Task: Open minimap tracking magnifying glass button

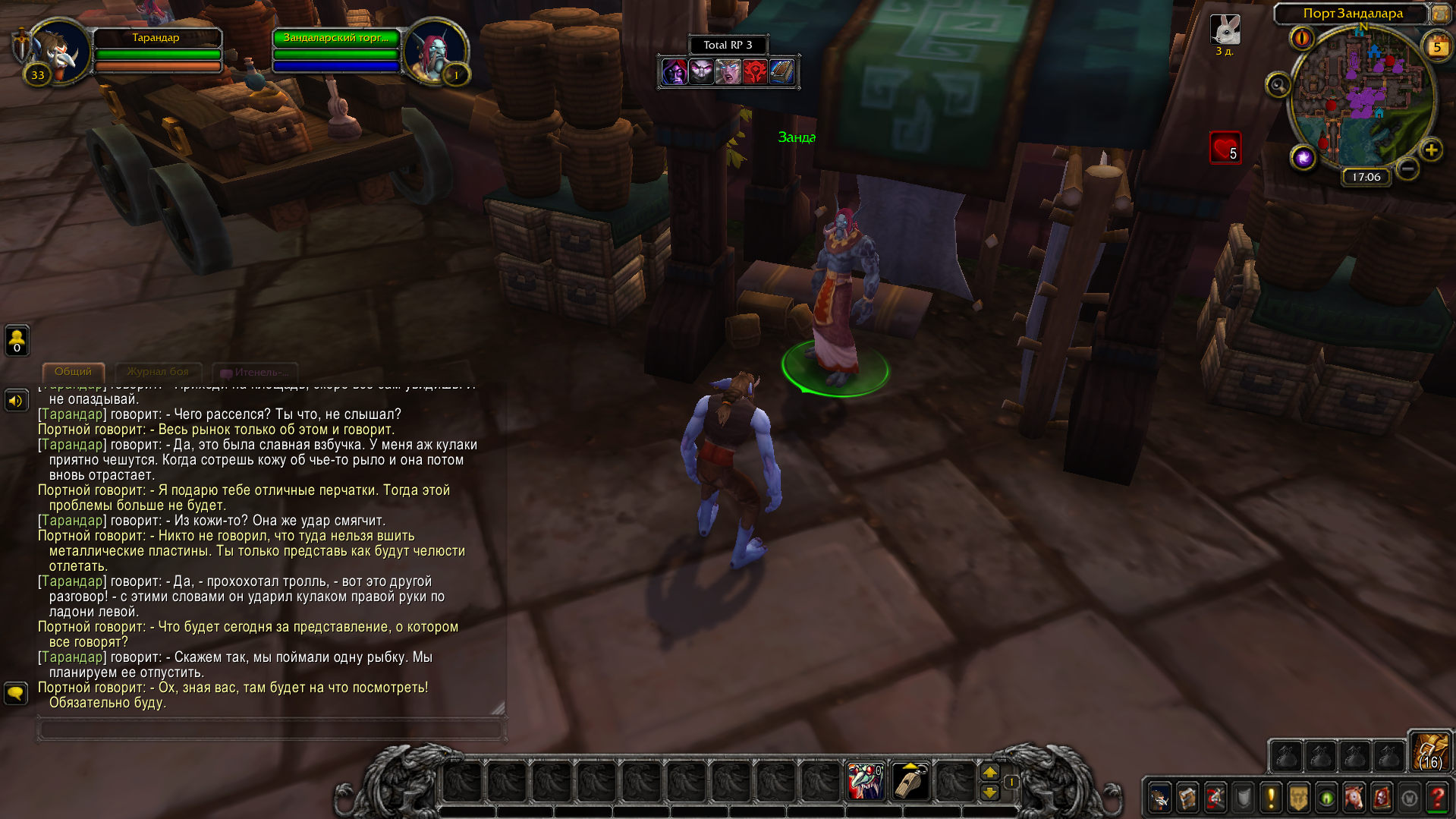Action: click(1278, 85)
